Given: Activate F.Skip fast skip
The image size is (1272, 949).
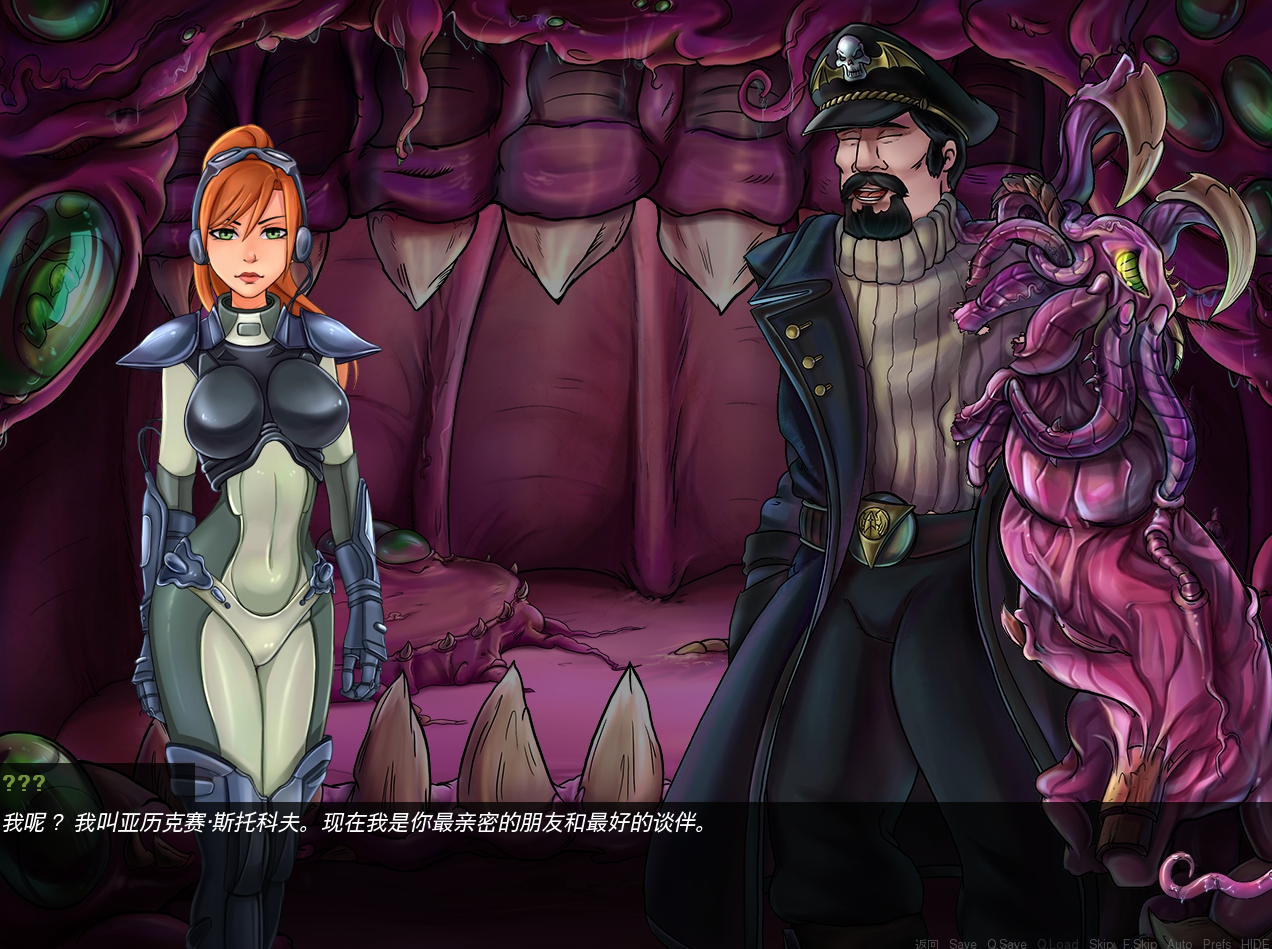Looking at the screenshot, I should coord(1140,943).
